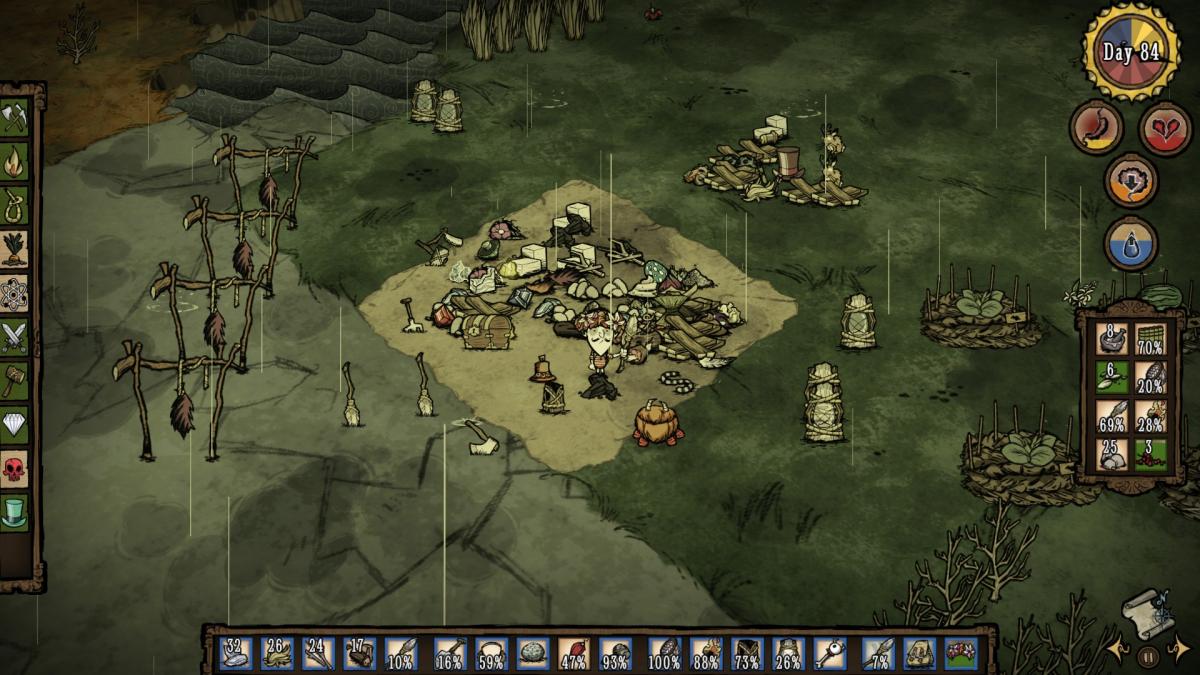
Task: Open the Tools crafting tab
Action: click(x=14, y=116)
